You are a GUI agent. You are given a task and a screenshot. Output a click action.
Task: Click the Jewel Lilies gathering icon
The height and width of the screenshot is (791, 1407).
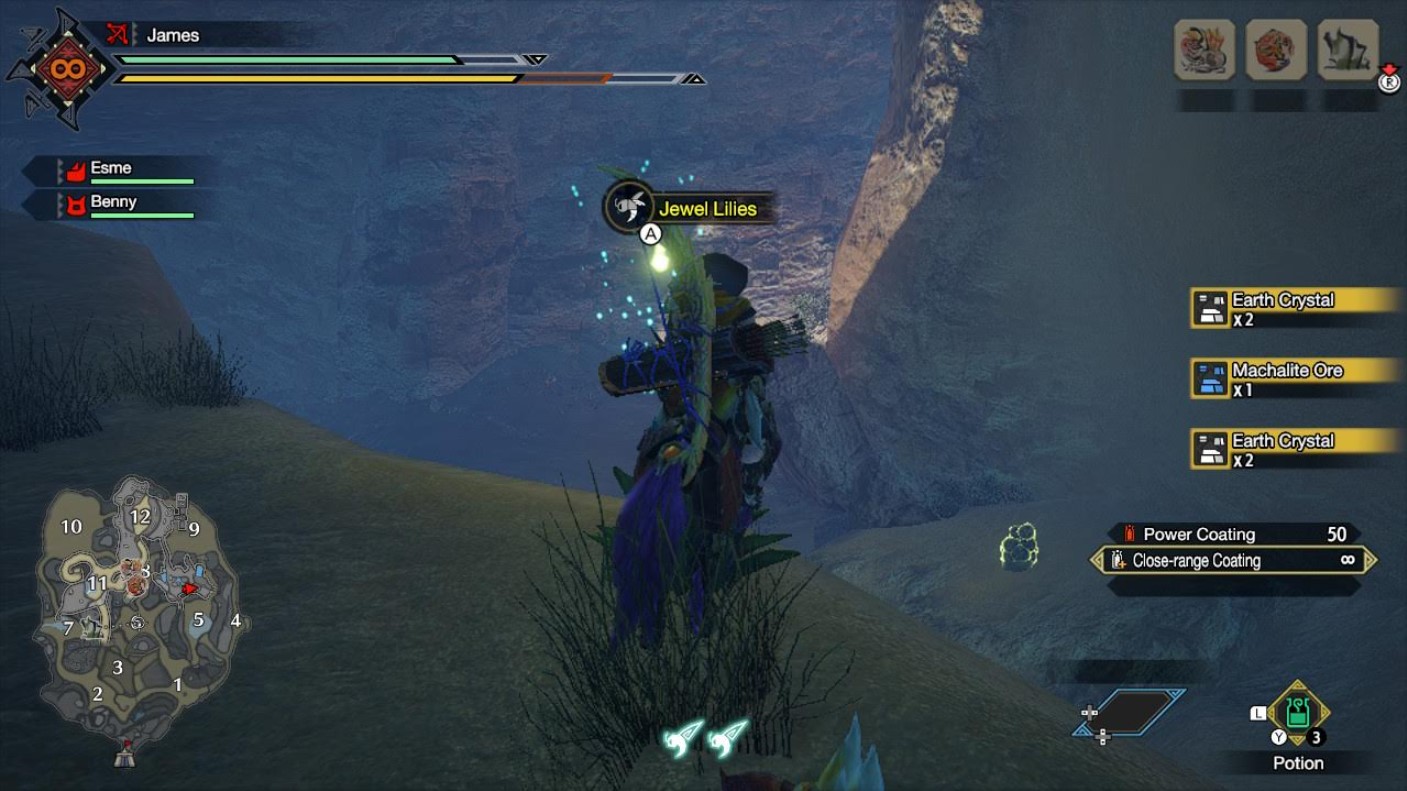pyautogui.click(x=628, y=207)
